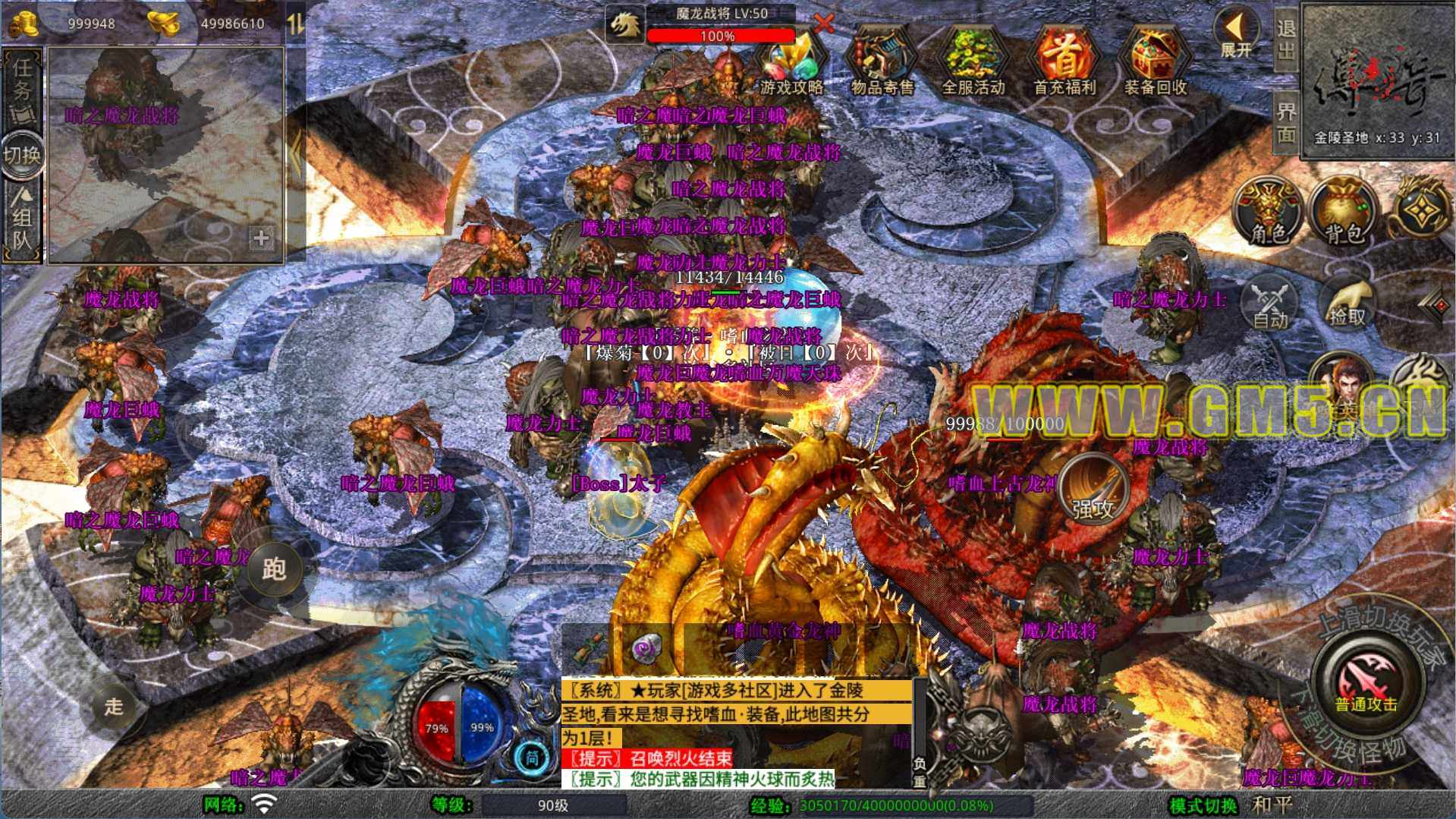Select the 跑 run movement mode
The height and width of the screenshot is (819, 1456).
pos(273,569)
